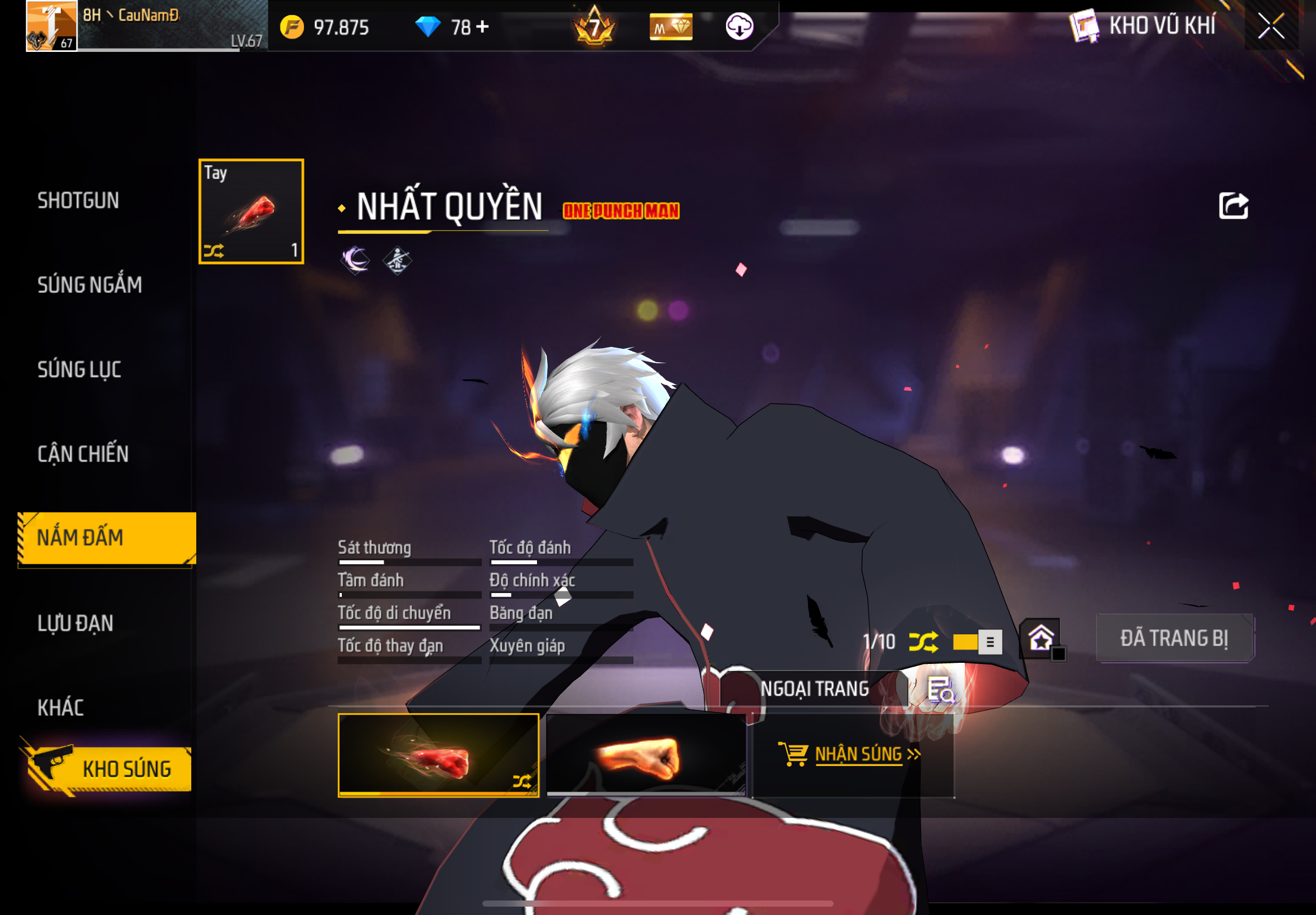1316x915 pixels.
Task: Open the NHẬN SÚNG shop link
Action: (x=850, y=754)
